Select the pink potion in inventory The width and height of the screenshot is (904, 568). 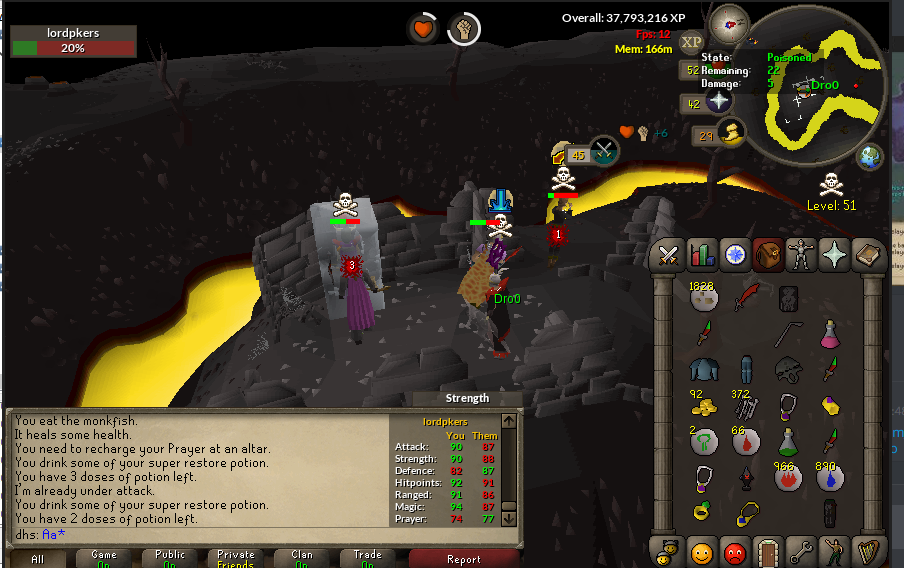[830, 334]
